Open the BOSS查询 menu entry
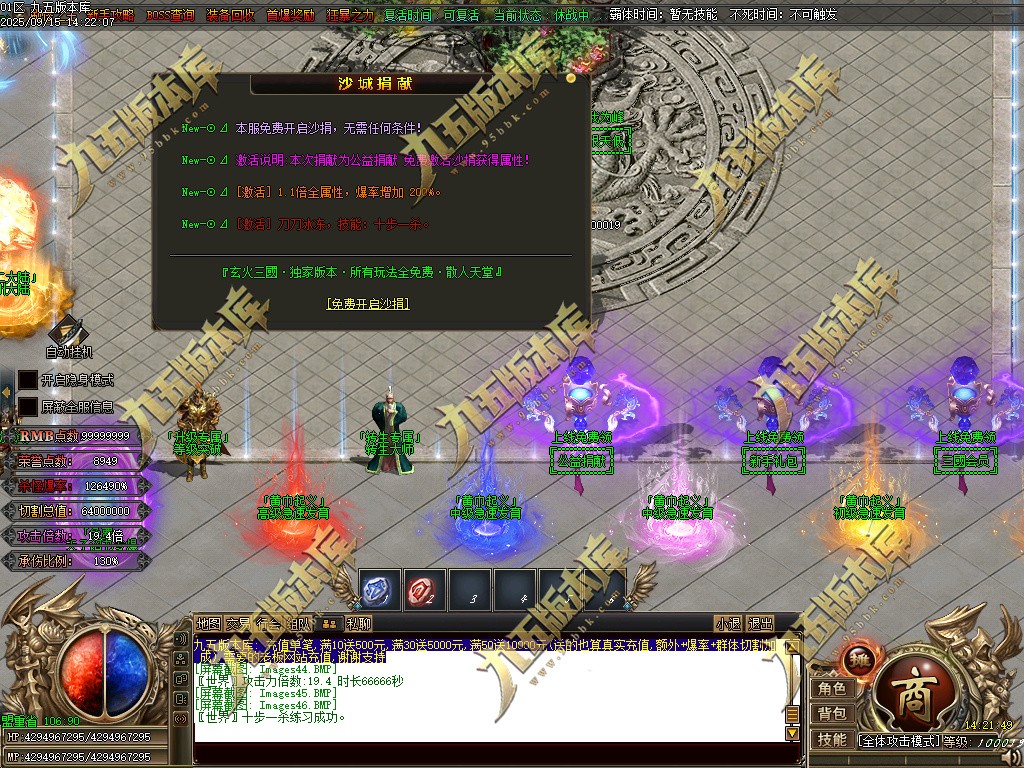The image size is (1024, 768). coord(170,15)
